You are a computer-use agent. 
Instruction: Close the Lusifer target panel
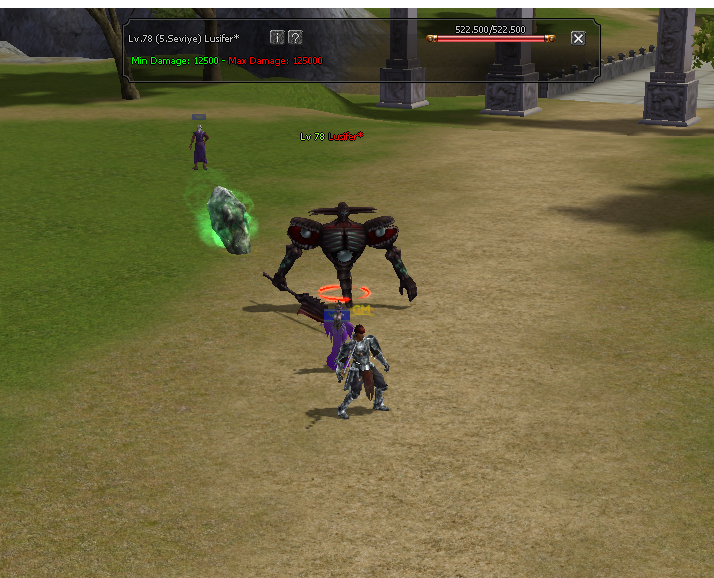[x=578, y=38]
